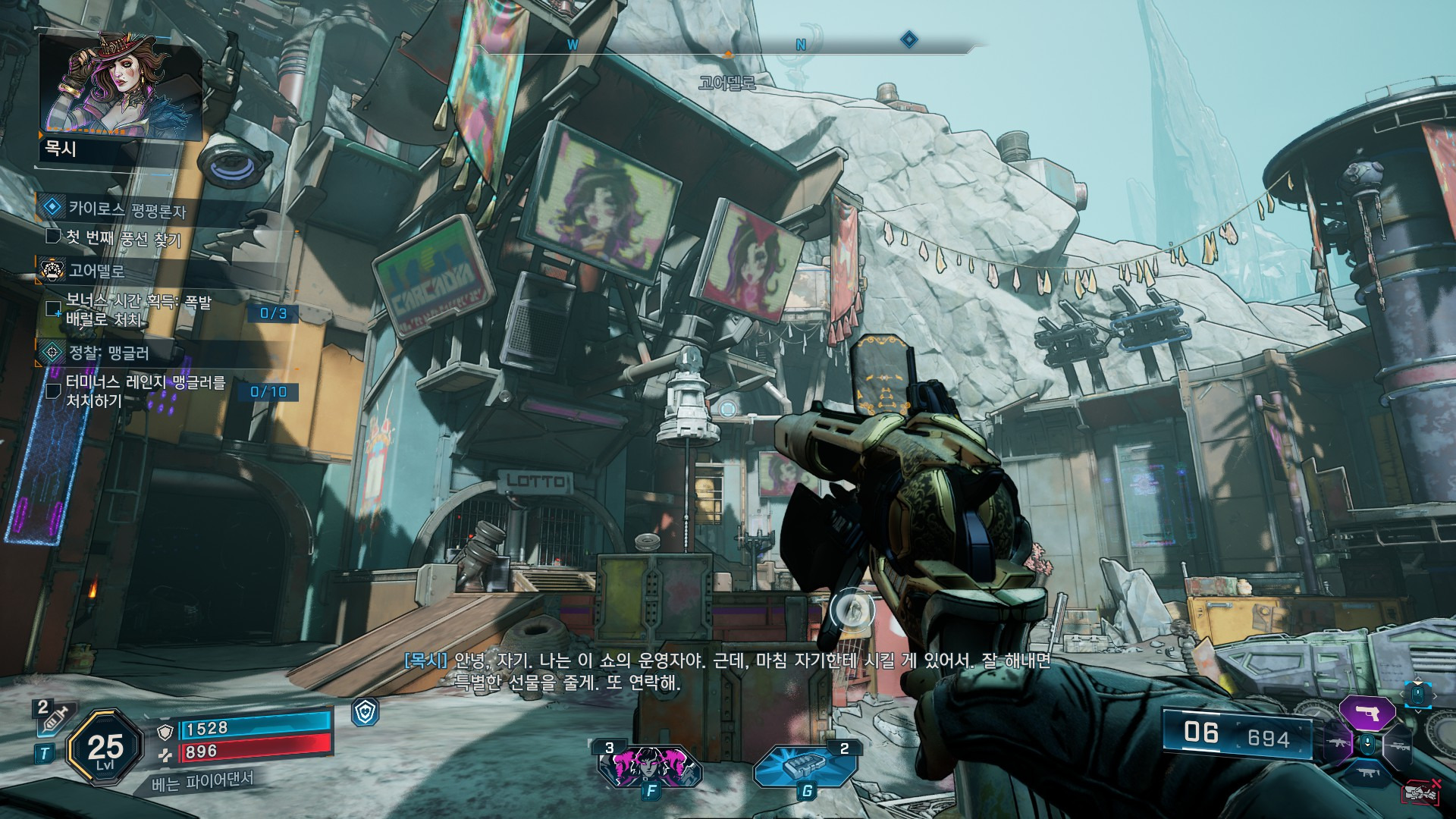This screenshot has width=1456, height=819.
Task: Switch to the assault rifle slot
Action: tap(1338, 742)
